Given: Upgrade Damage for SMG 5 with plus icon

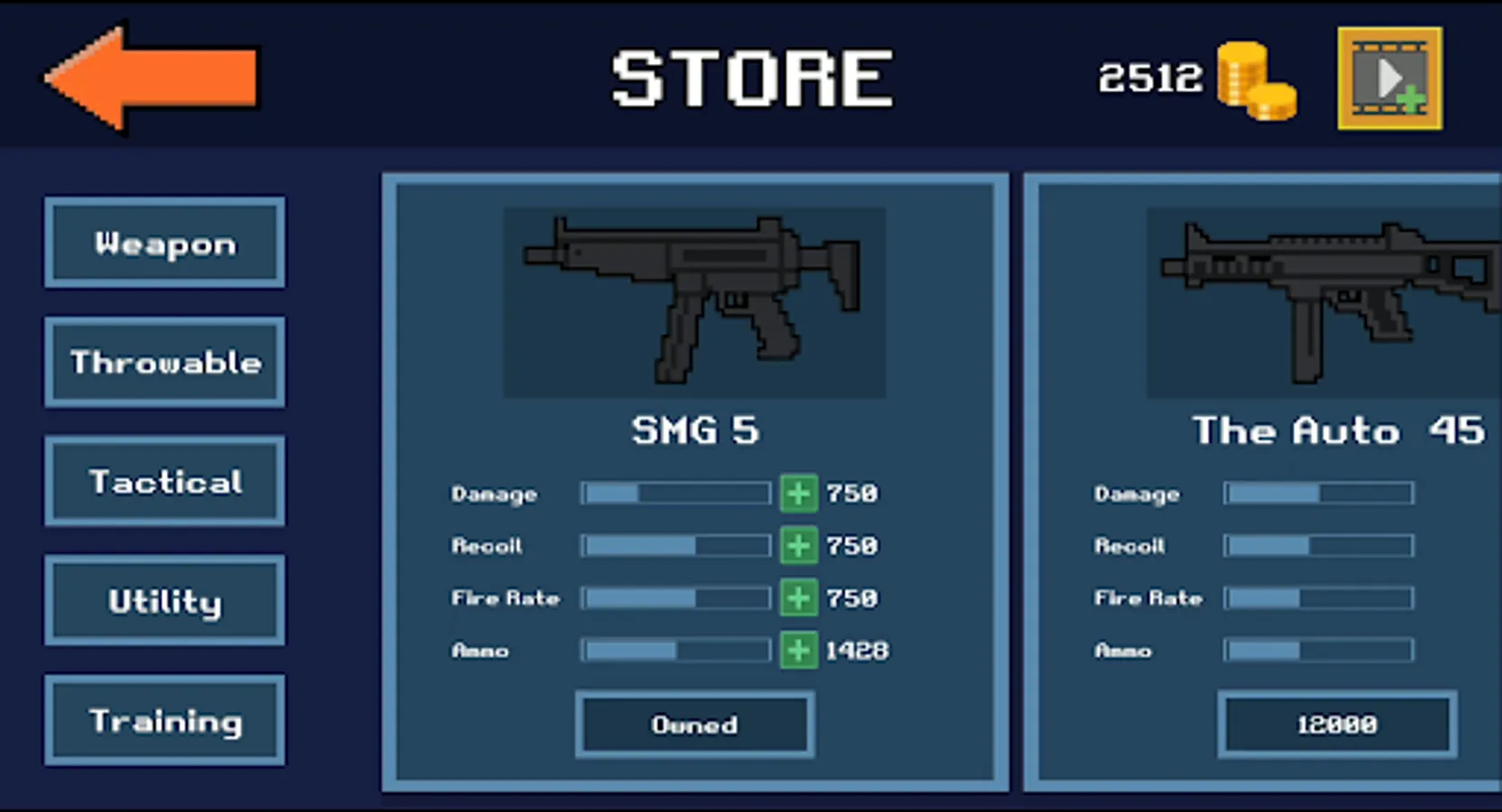Looking at the screenshot, I should (x=798, y=493).
